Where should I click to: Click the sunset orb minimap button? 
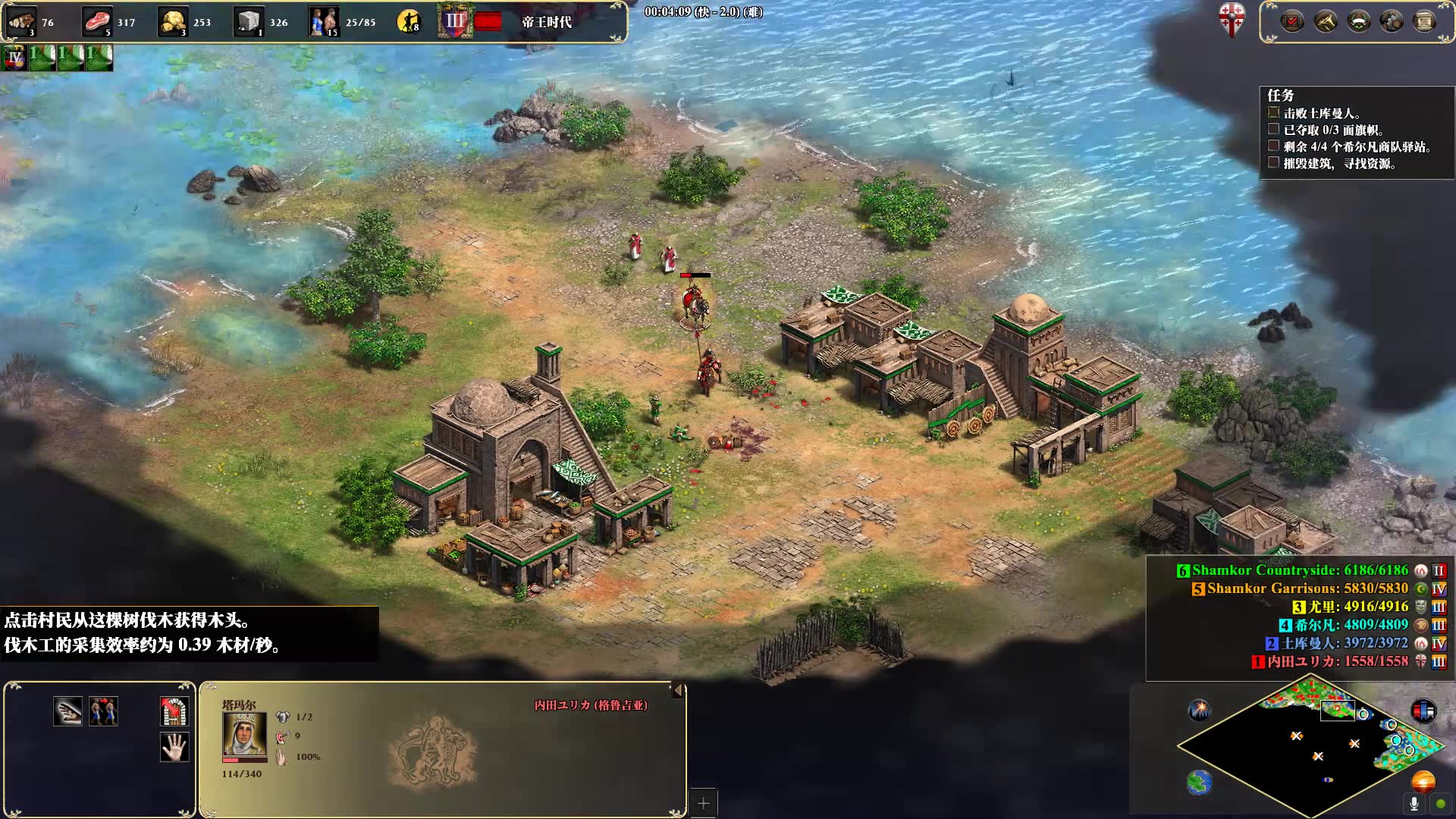[1423, 780]
